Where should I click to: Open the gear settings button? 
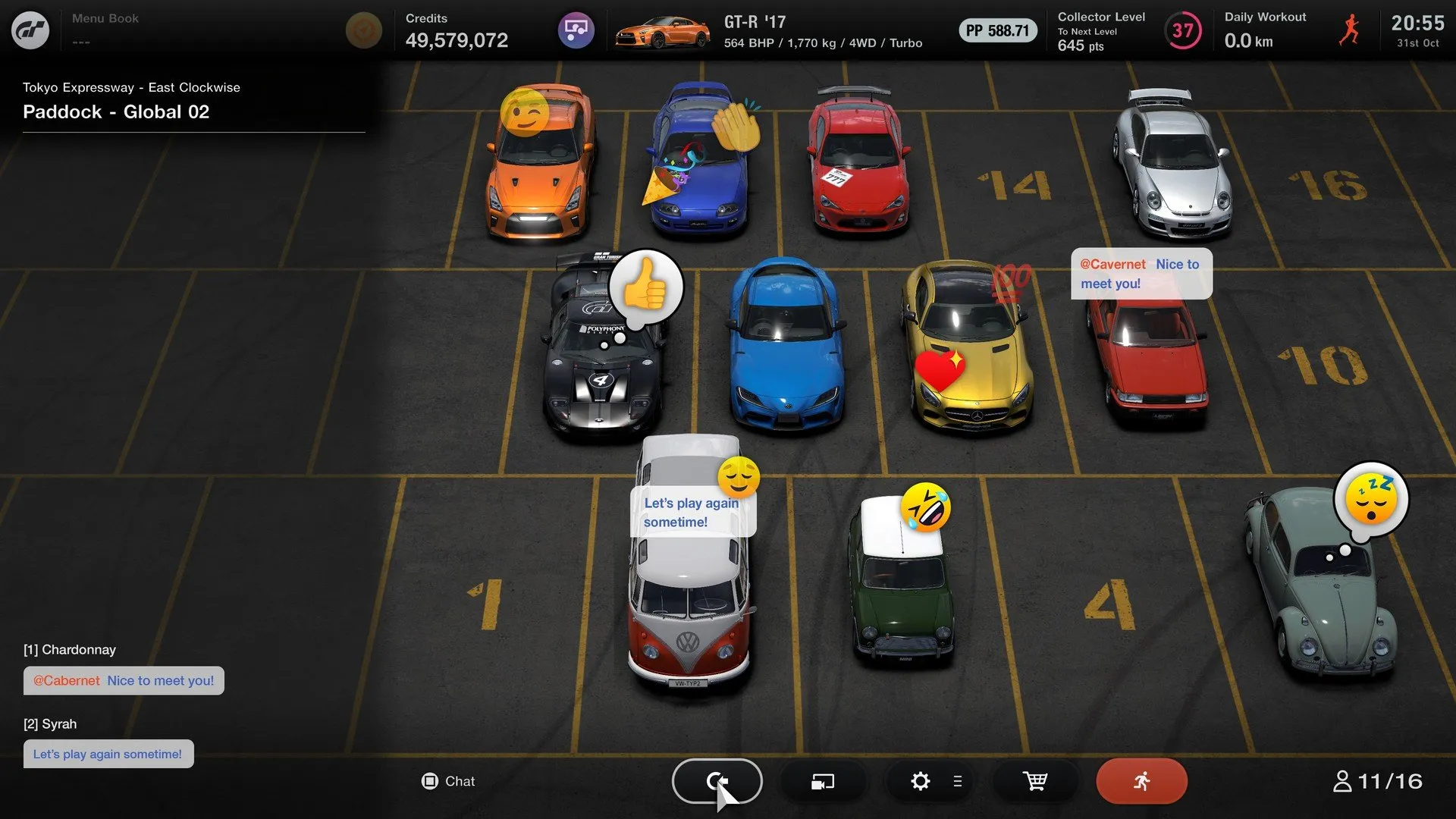(x=921, y=781)
